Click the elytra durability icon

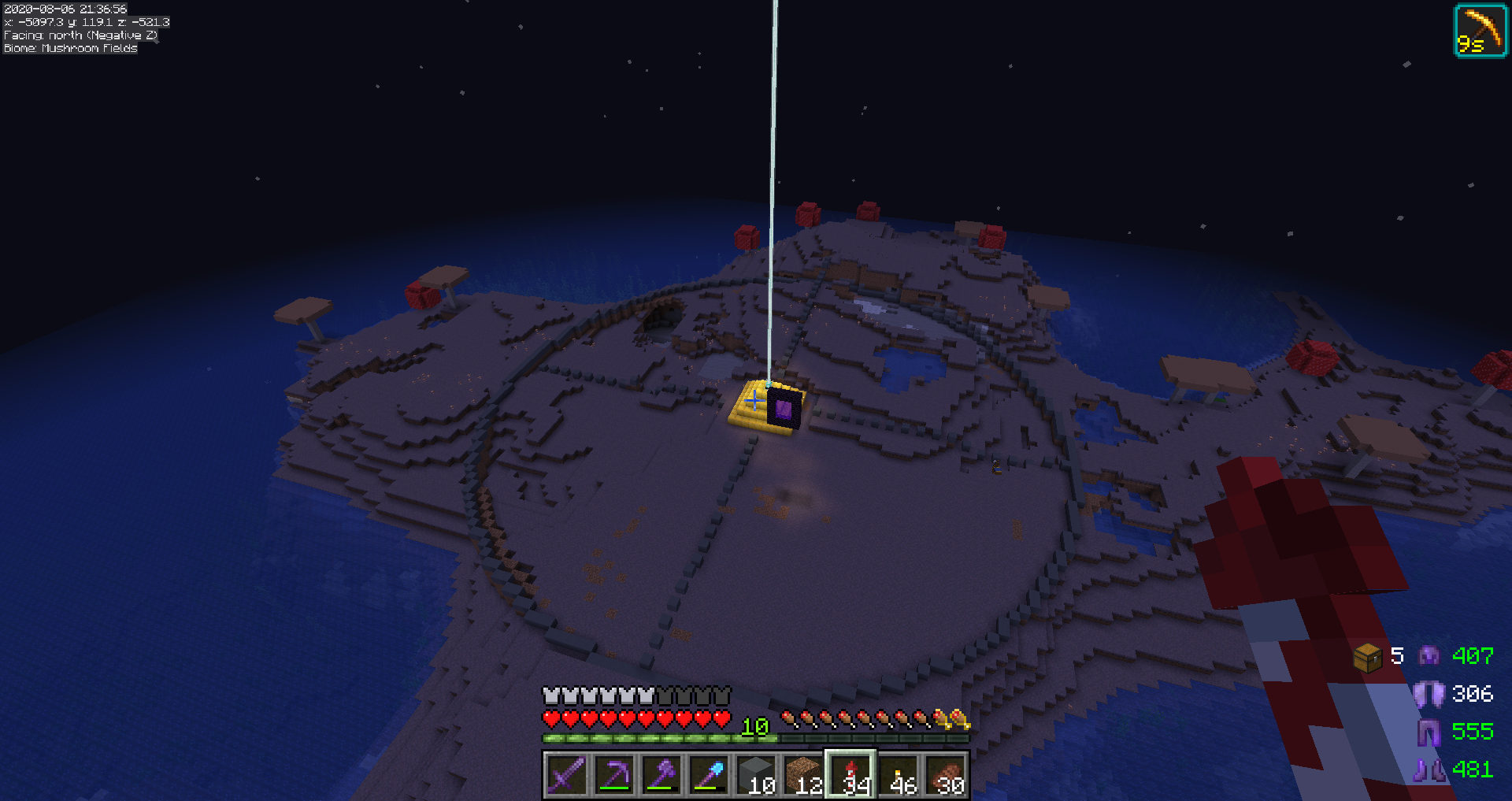click(1429, 694)
